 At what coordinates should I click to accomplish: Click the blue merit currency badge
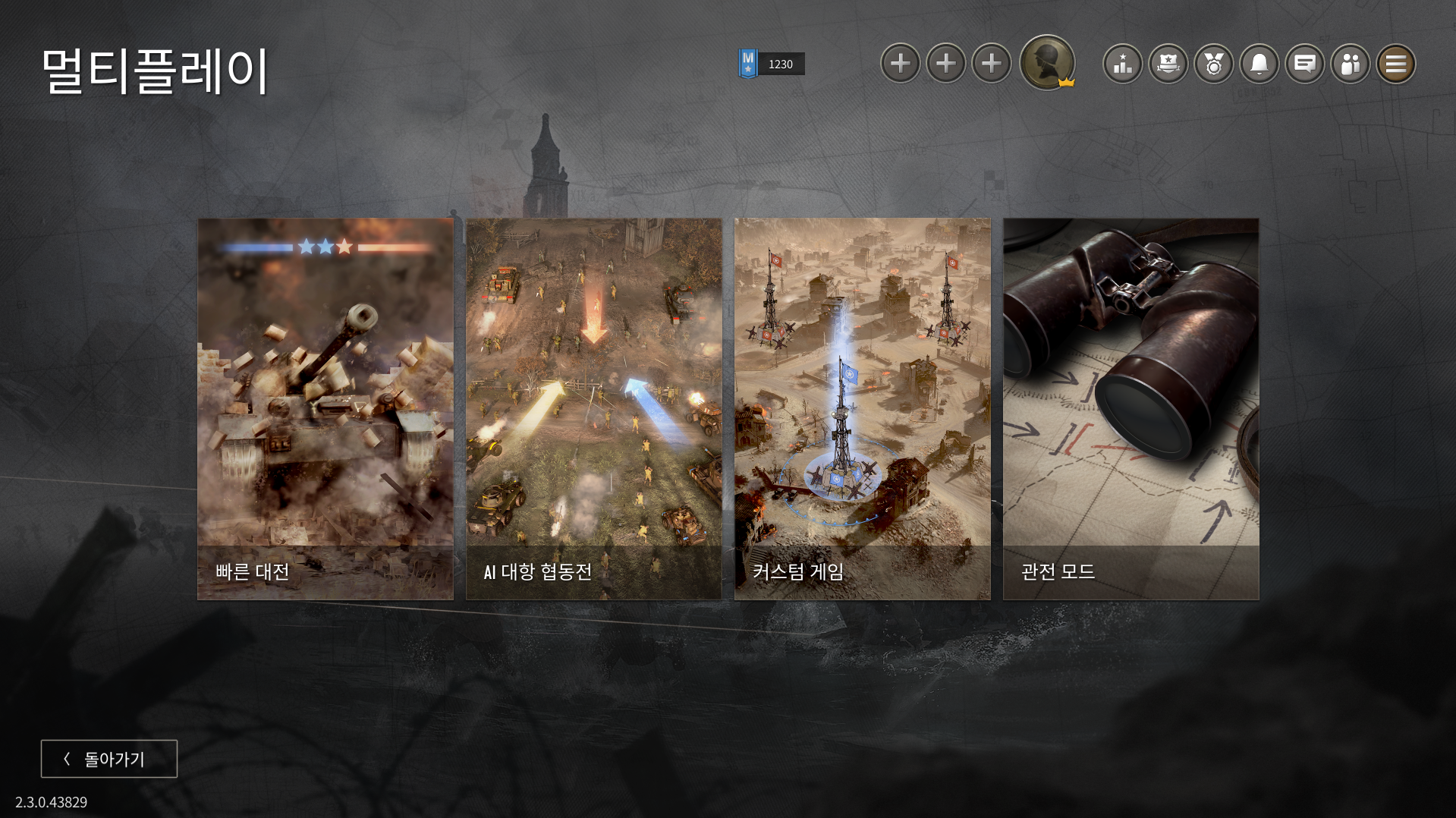click(748, 64)
